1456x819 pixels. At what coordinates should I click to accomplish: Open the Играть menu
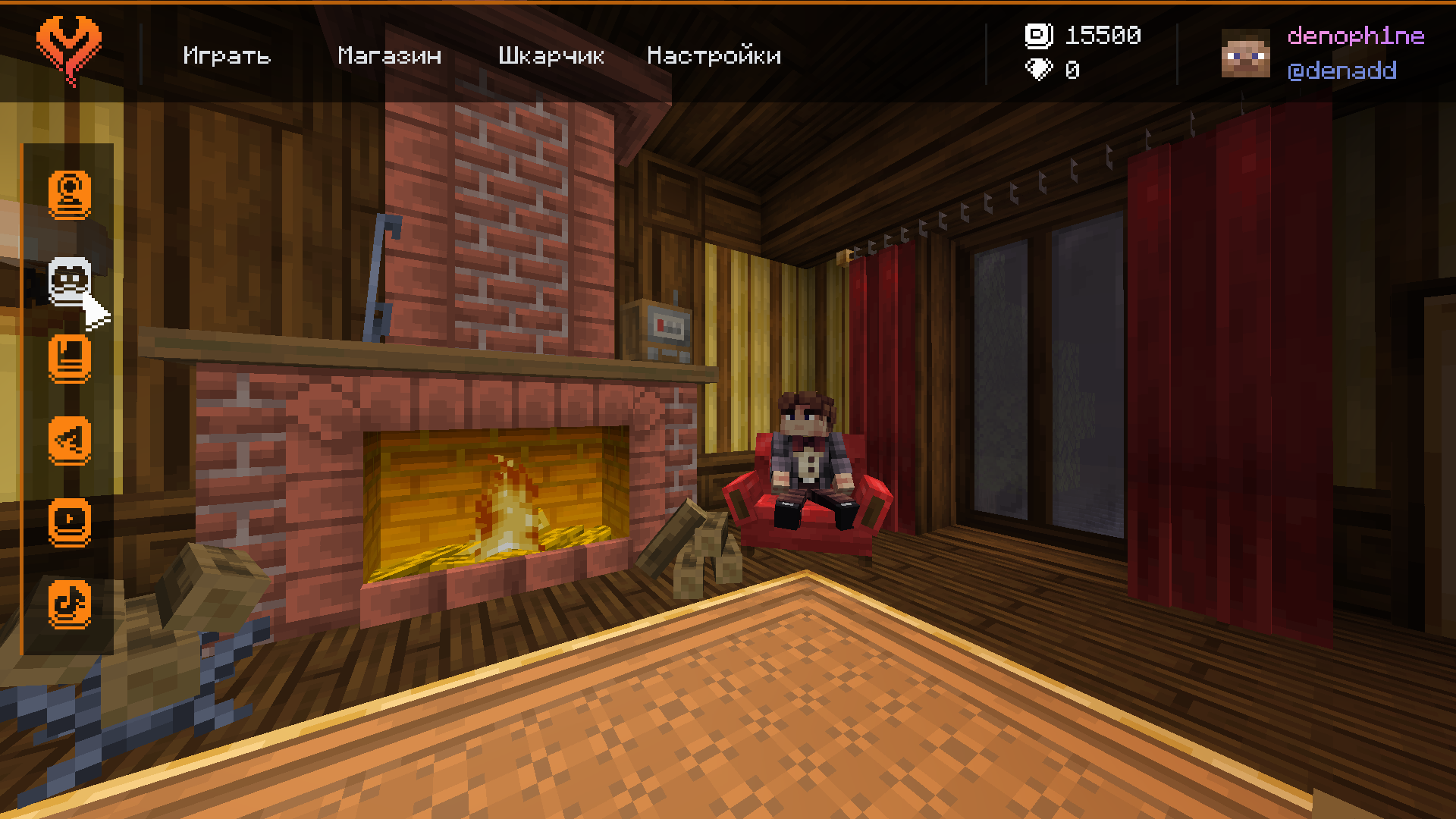pyautogui.click(x=227, y=55)
